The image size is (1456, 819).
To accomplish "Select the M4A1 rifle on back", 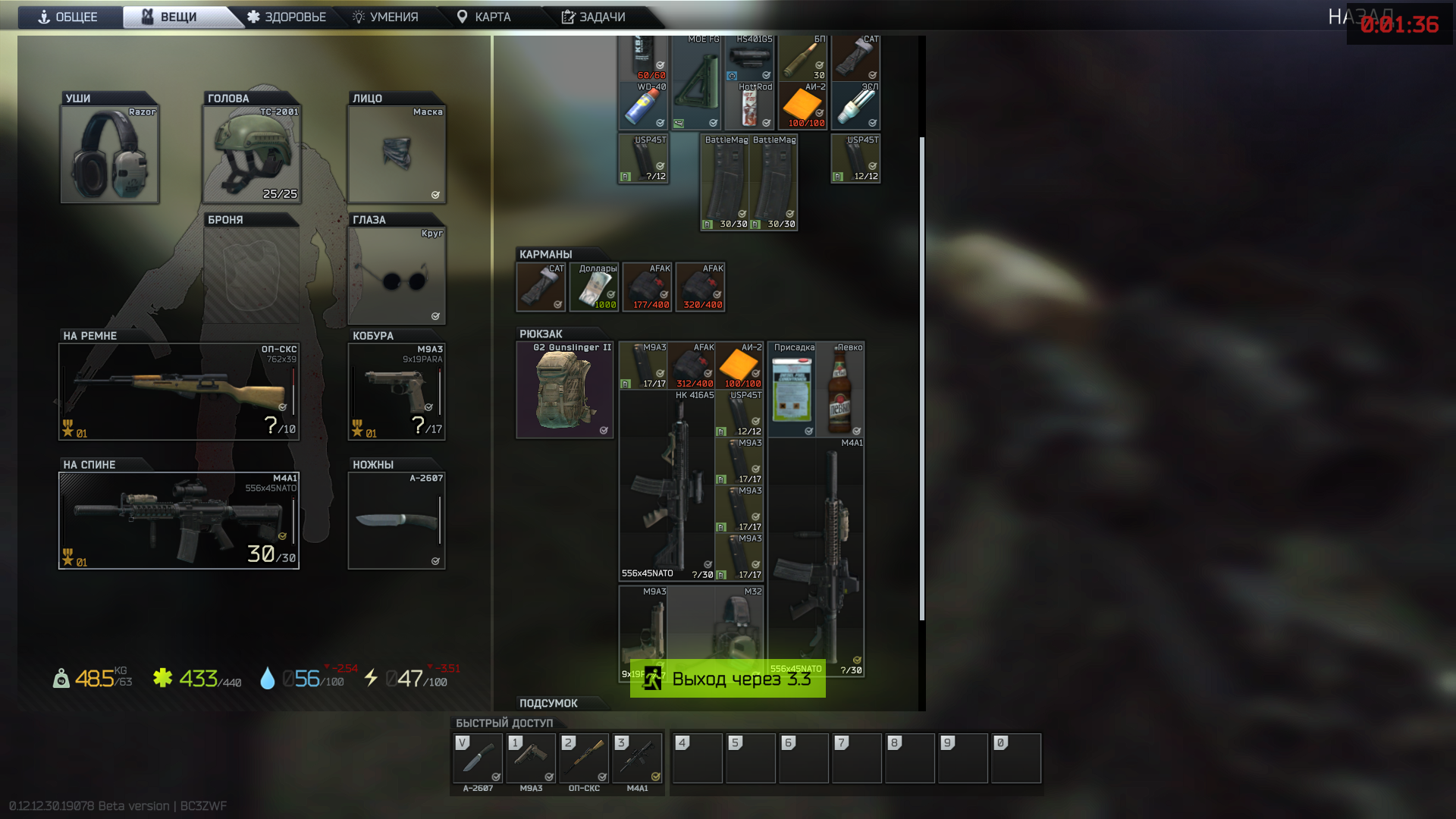I will pos(179,520).
